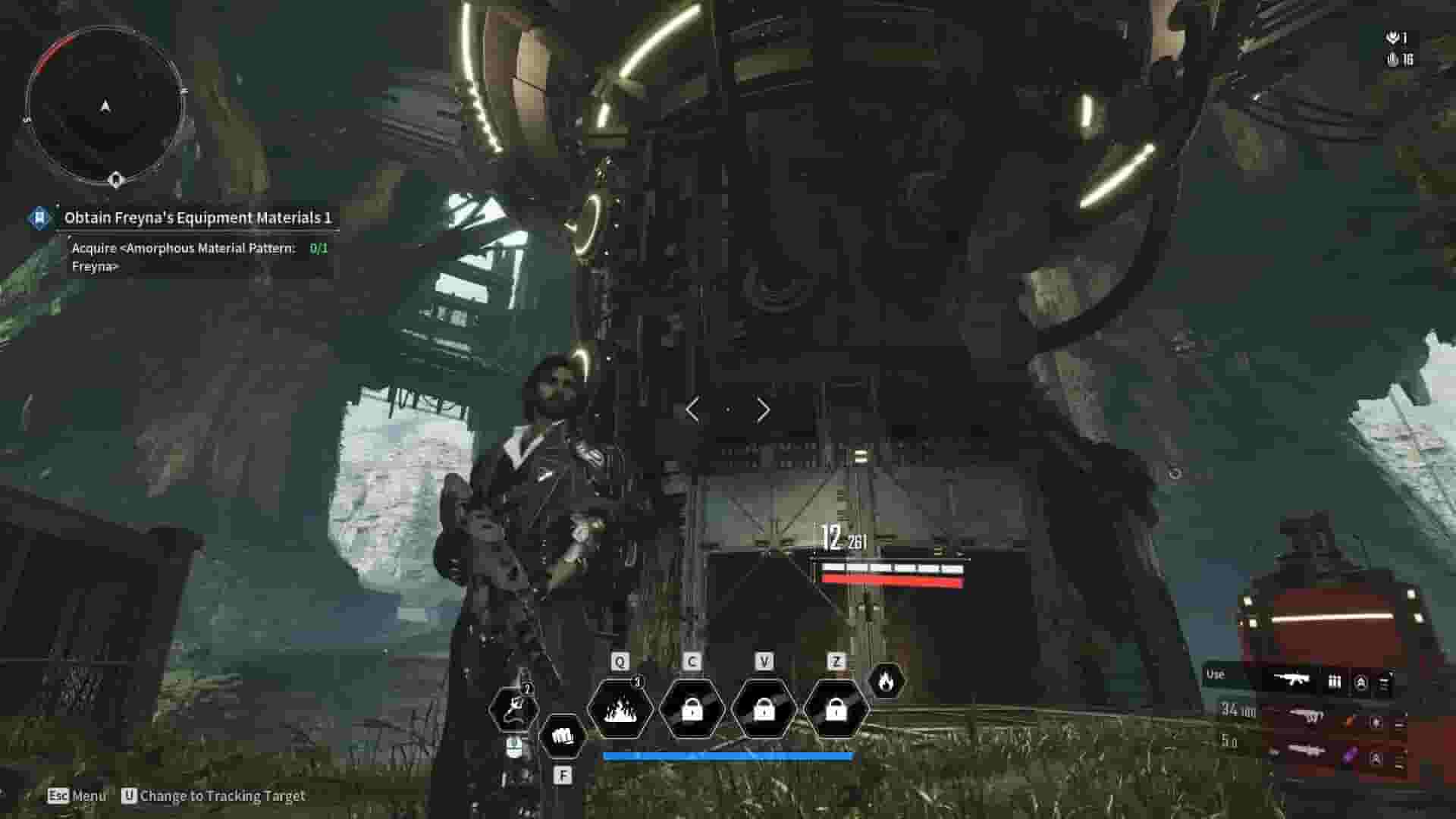Toggle the Use prompt on the red container
This screenshot has width=1456, height=819.
coord(1214,673)
